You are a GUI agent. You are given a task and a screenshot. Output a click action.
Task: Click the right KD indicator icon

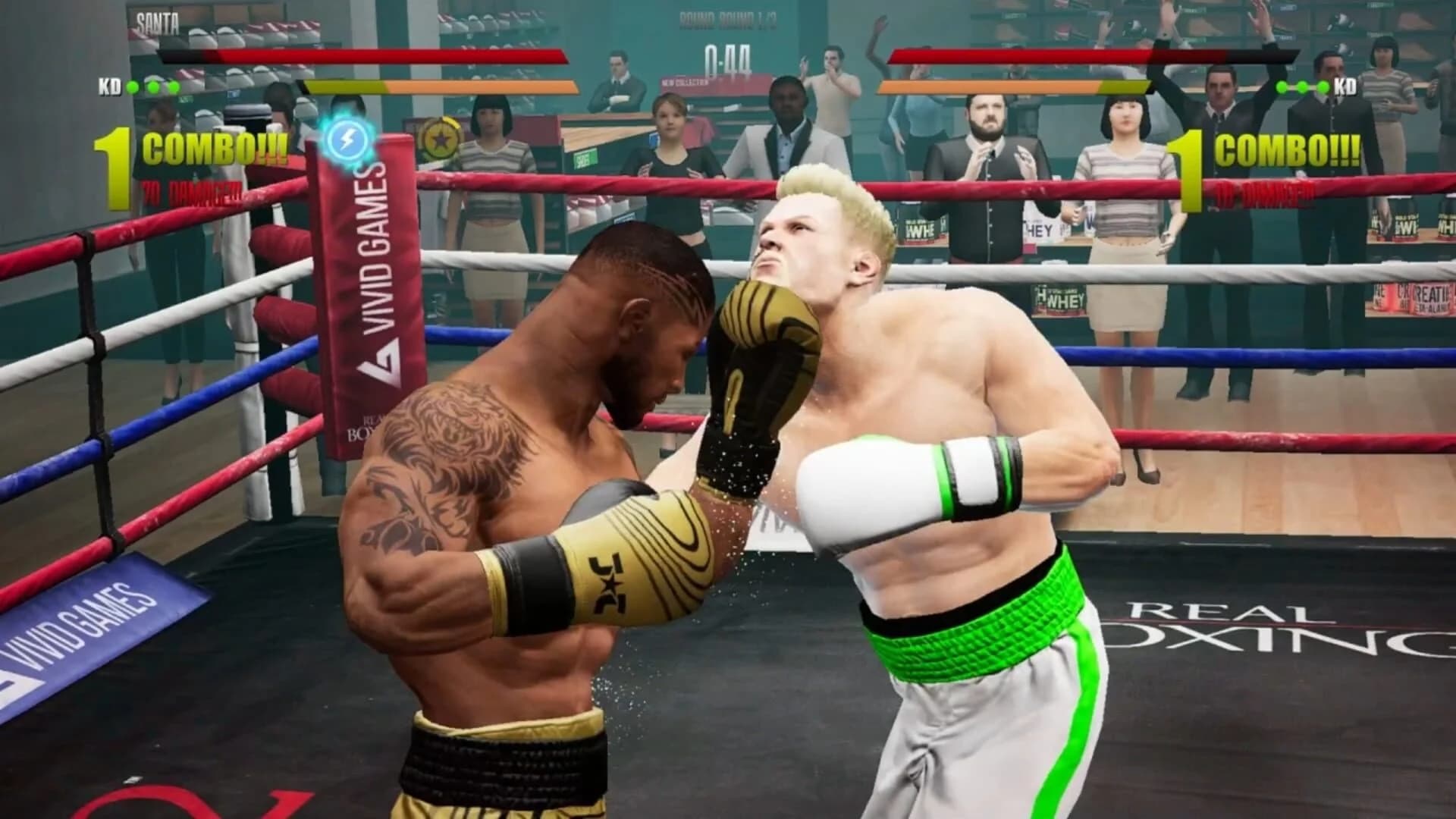click(1345, 87)
